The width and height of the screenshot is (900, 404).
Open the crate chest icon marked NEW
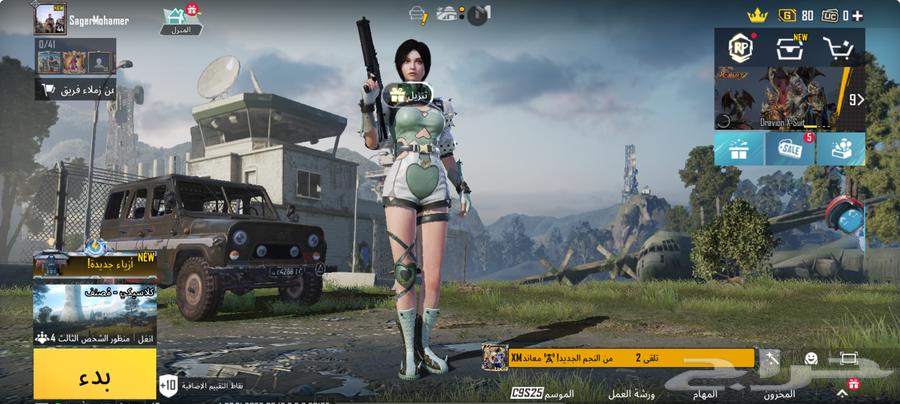coord(791,48)
